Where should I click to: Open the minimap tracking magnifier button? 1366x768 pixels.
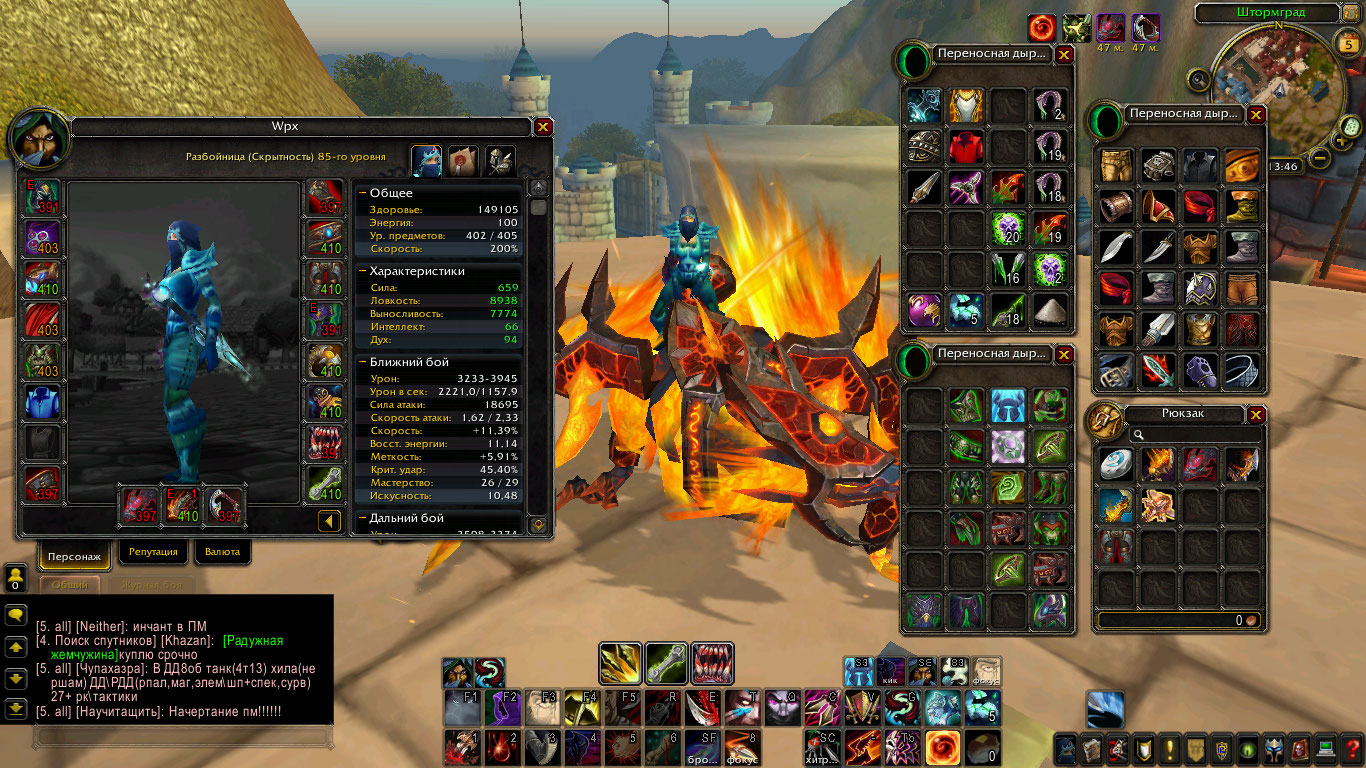pos(1199,79)
